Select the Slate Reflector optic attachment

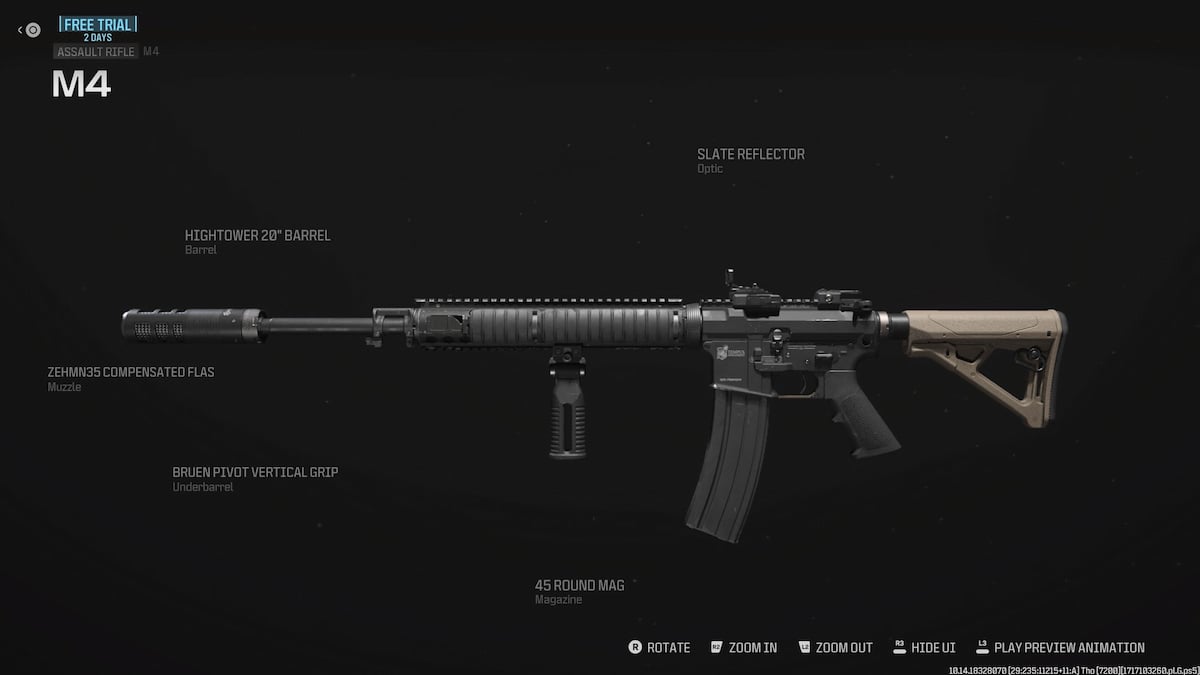pyautogui.click(x=750, y=155)
